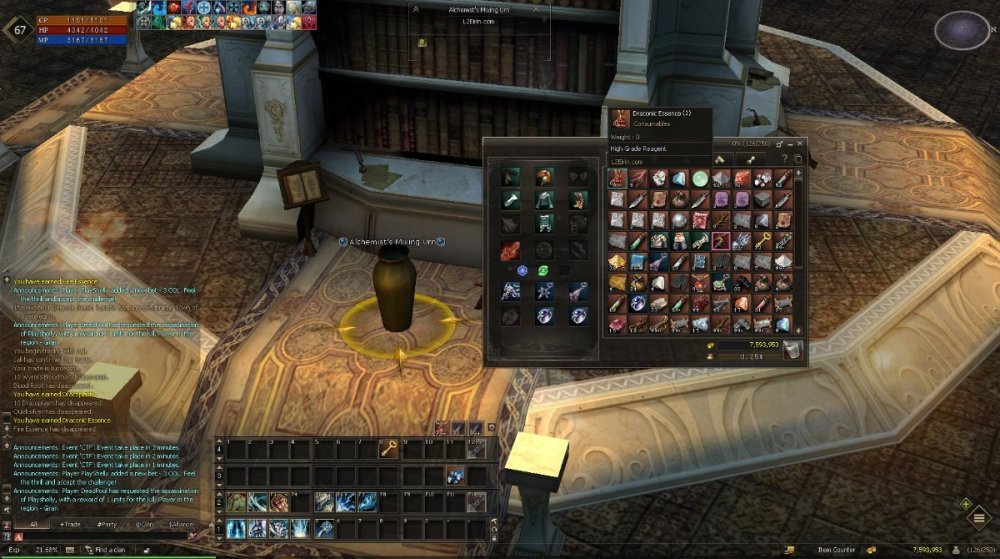Select the green orb inventory item
Viewport: 1000px width, 559px height.
(x=701, y=178)
